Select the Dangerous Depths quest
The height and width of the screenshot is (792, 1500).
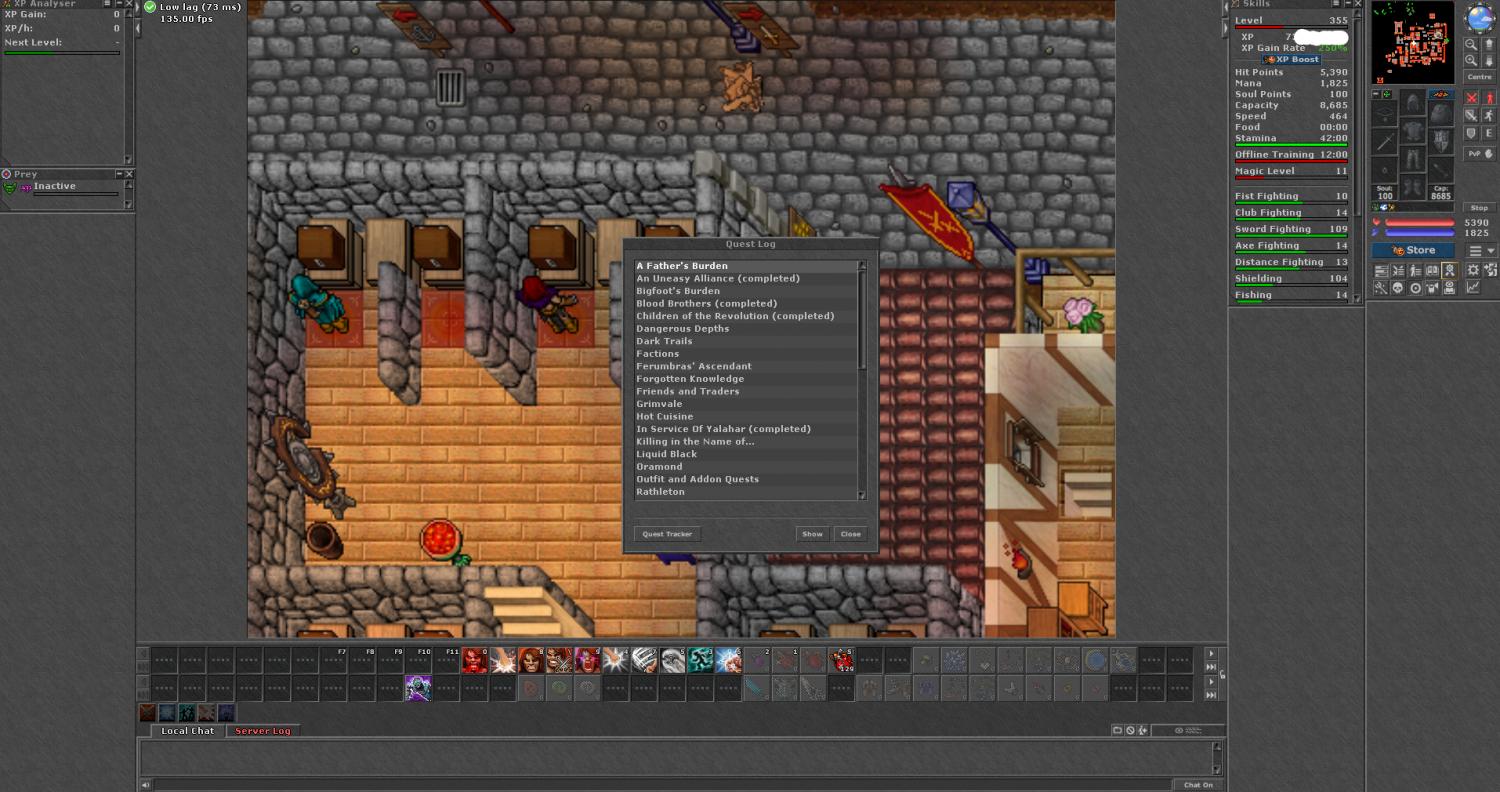(682, 329)
